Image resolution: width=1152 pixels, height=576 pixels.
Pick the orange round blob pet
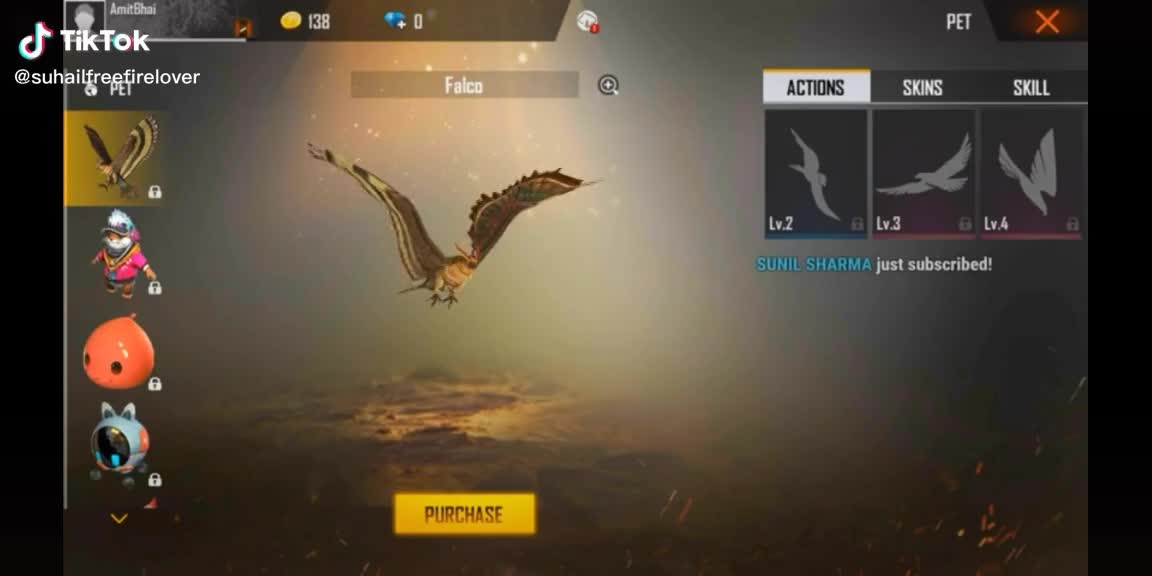tap(118, 350)
